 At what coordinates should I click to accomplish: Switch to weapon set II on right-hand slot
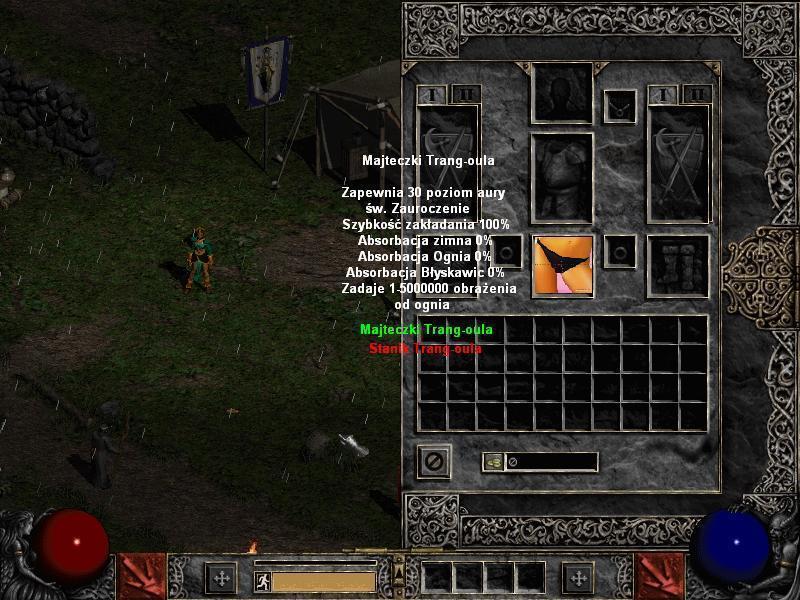(x=698, y=95)
